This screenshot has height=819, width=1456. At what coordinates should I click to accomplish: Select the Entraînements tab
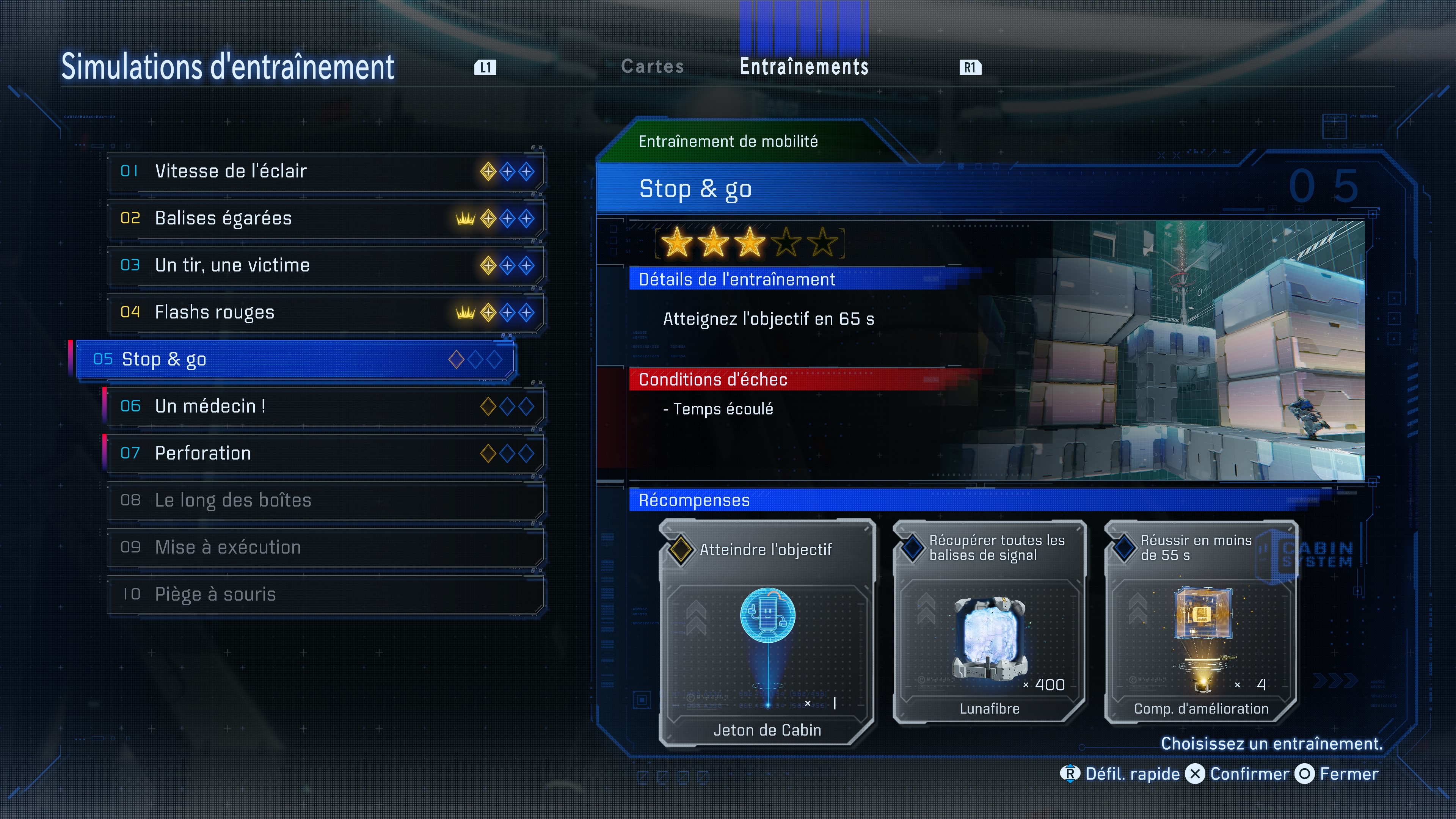804,67
